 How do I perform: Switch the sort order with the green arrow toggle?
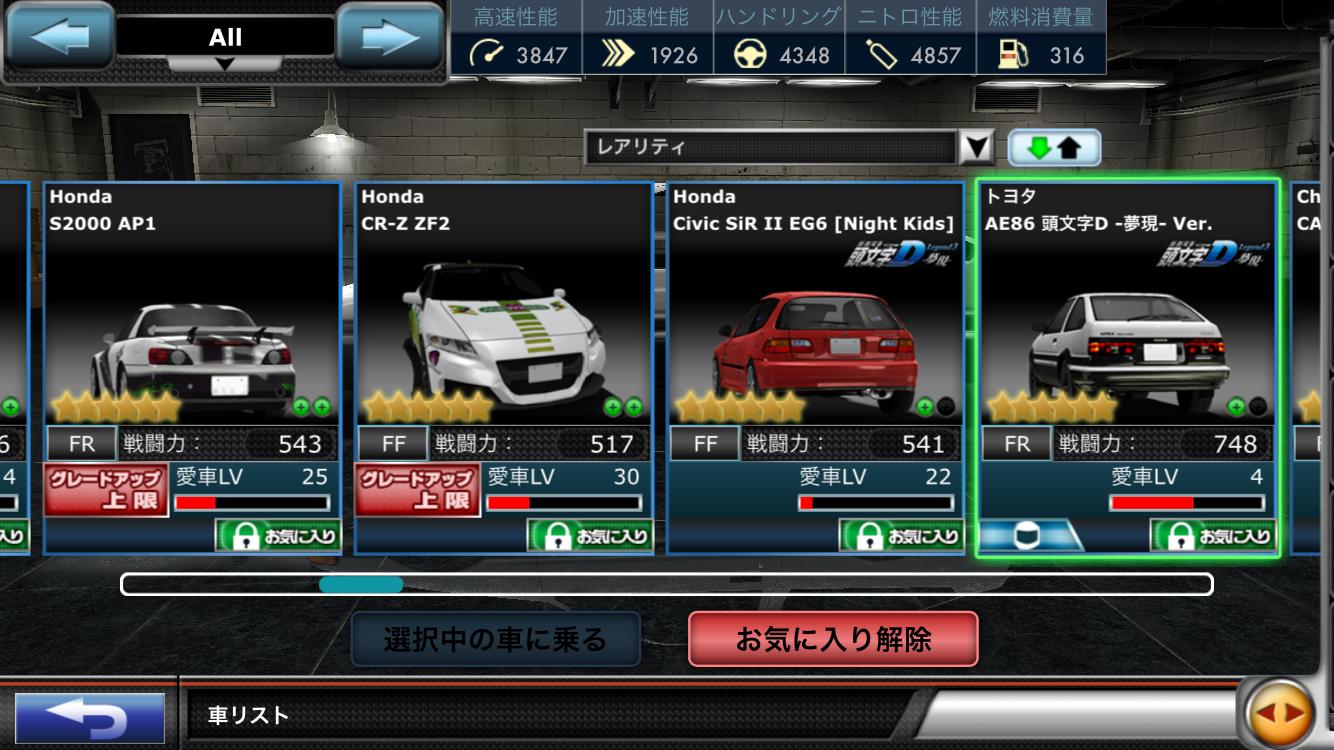point(1054,146)
